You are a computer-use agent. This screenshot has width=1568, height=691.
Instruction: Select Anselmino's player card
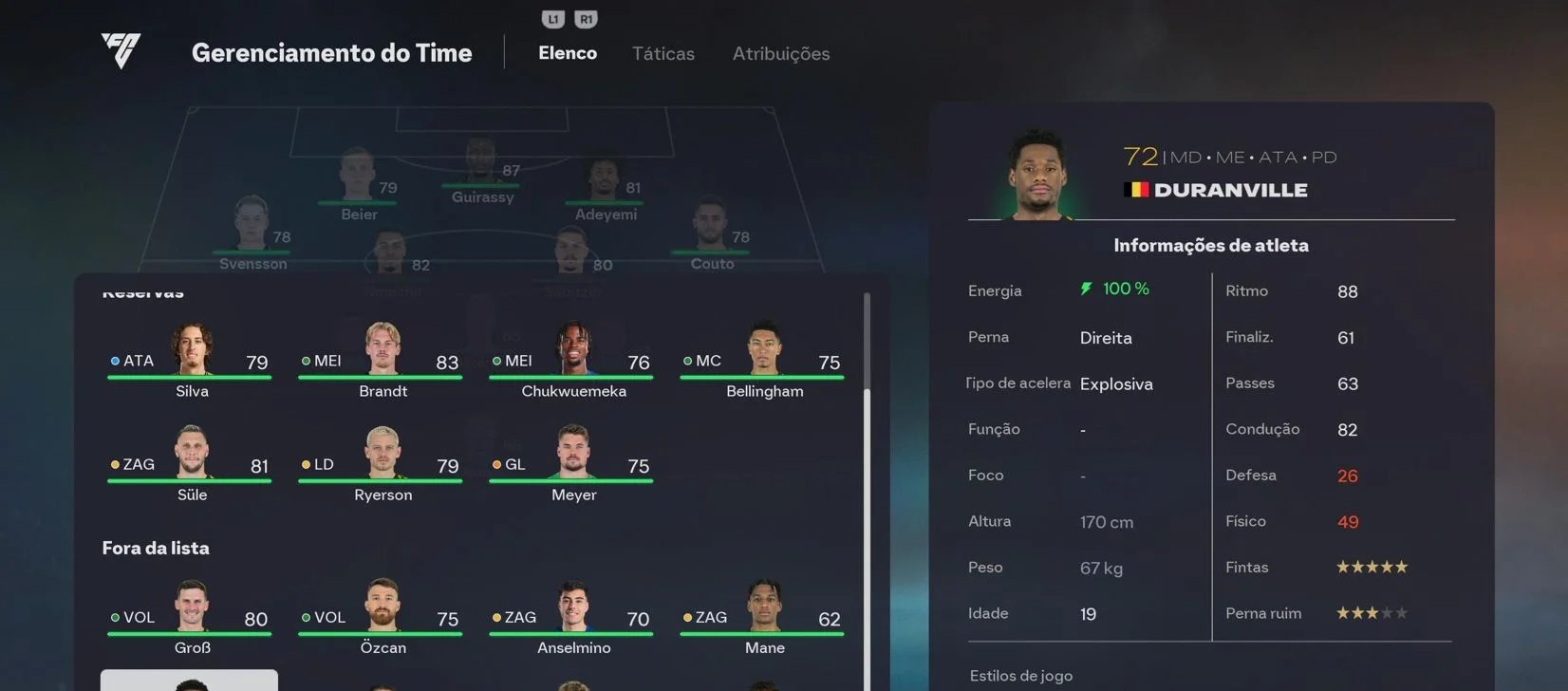[x=570, y=617]
